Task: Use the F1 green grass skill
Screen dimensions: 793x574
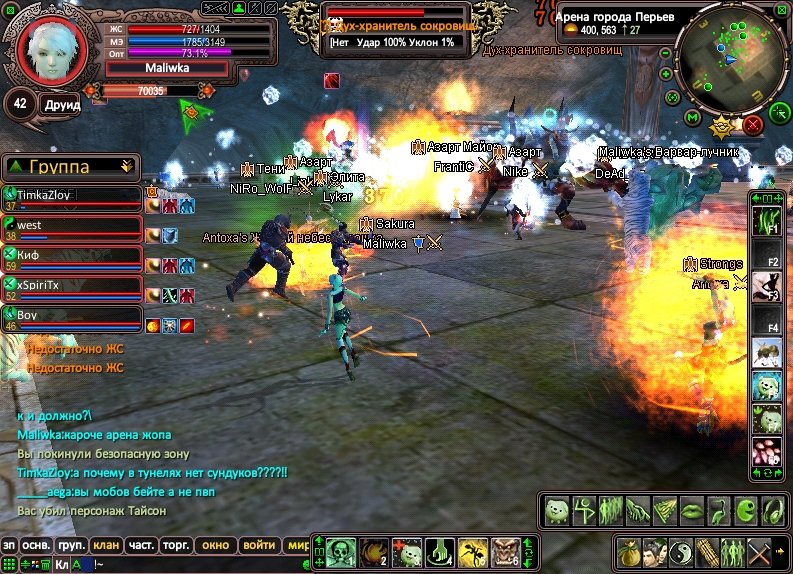Action: click(766, 219)
